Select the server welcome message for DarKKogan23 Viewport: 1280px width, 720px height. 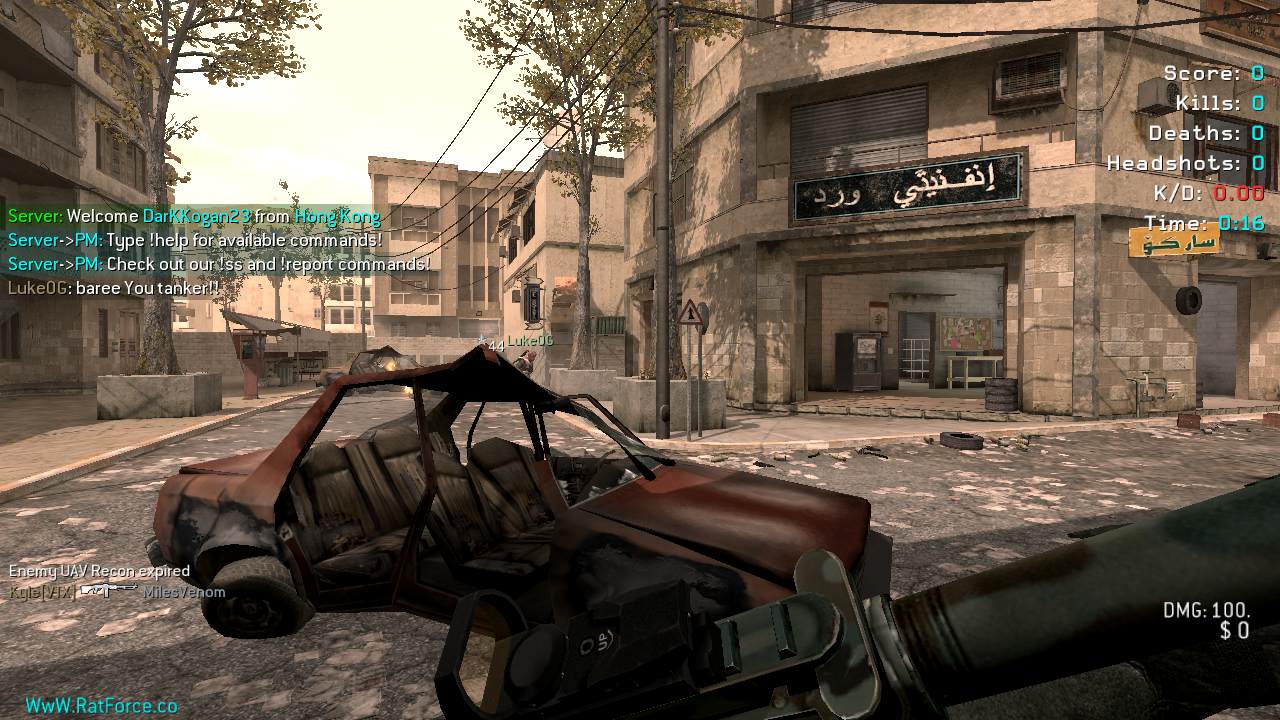(194, 216)
